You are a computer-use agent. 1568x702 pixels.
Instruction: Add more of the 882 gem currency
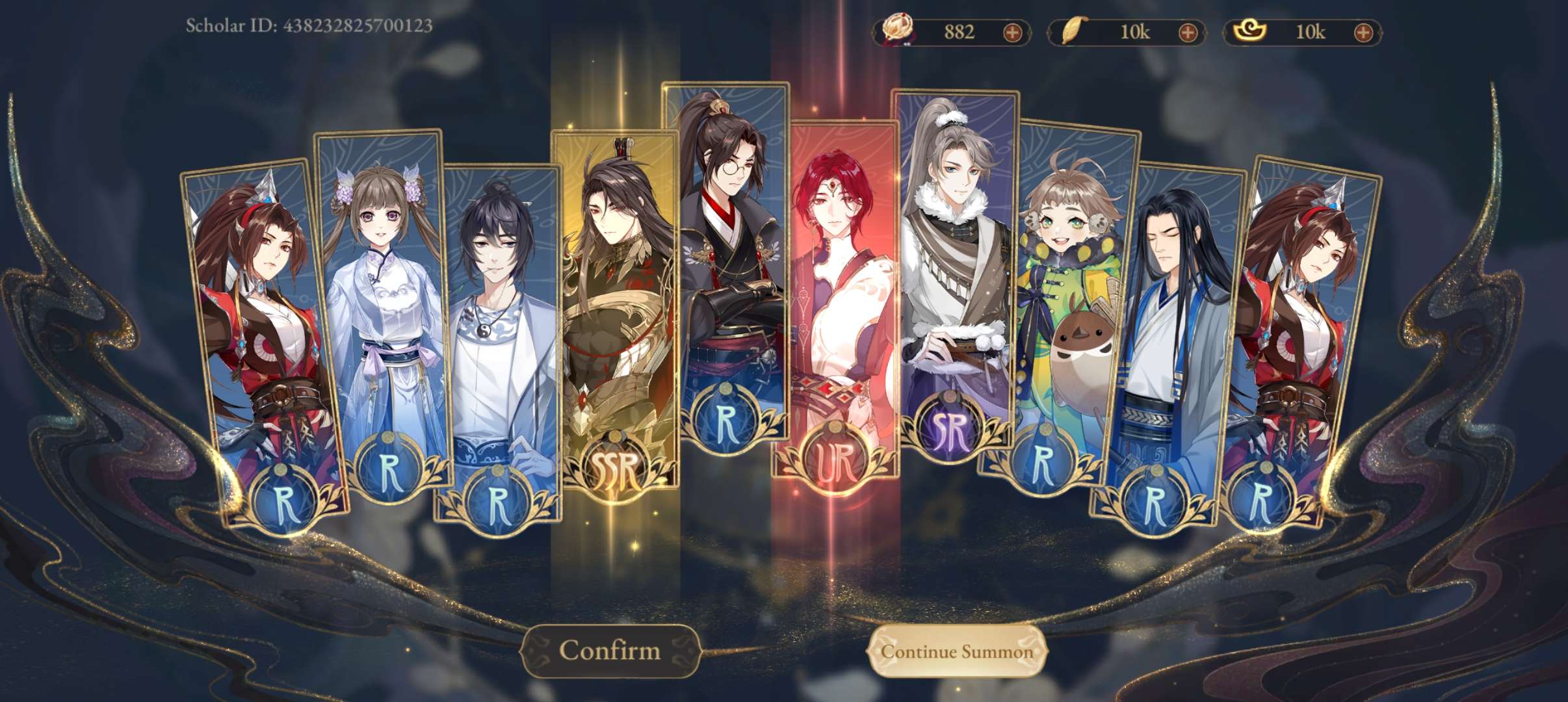(1012, 32)
